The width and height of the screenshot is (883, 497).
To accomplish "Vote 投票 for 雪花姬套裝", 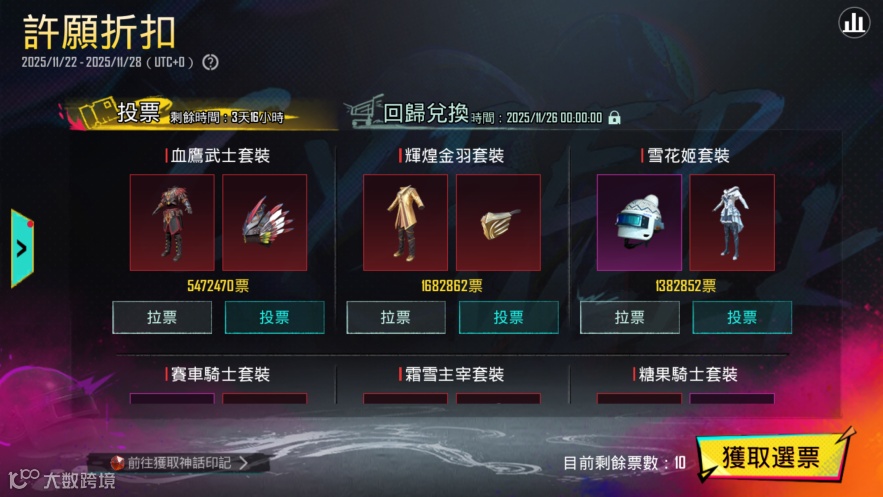I will tap(742, 317).
